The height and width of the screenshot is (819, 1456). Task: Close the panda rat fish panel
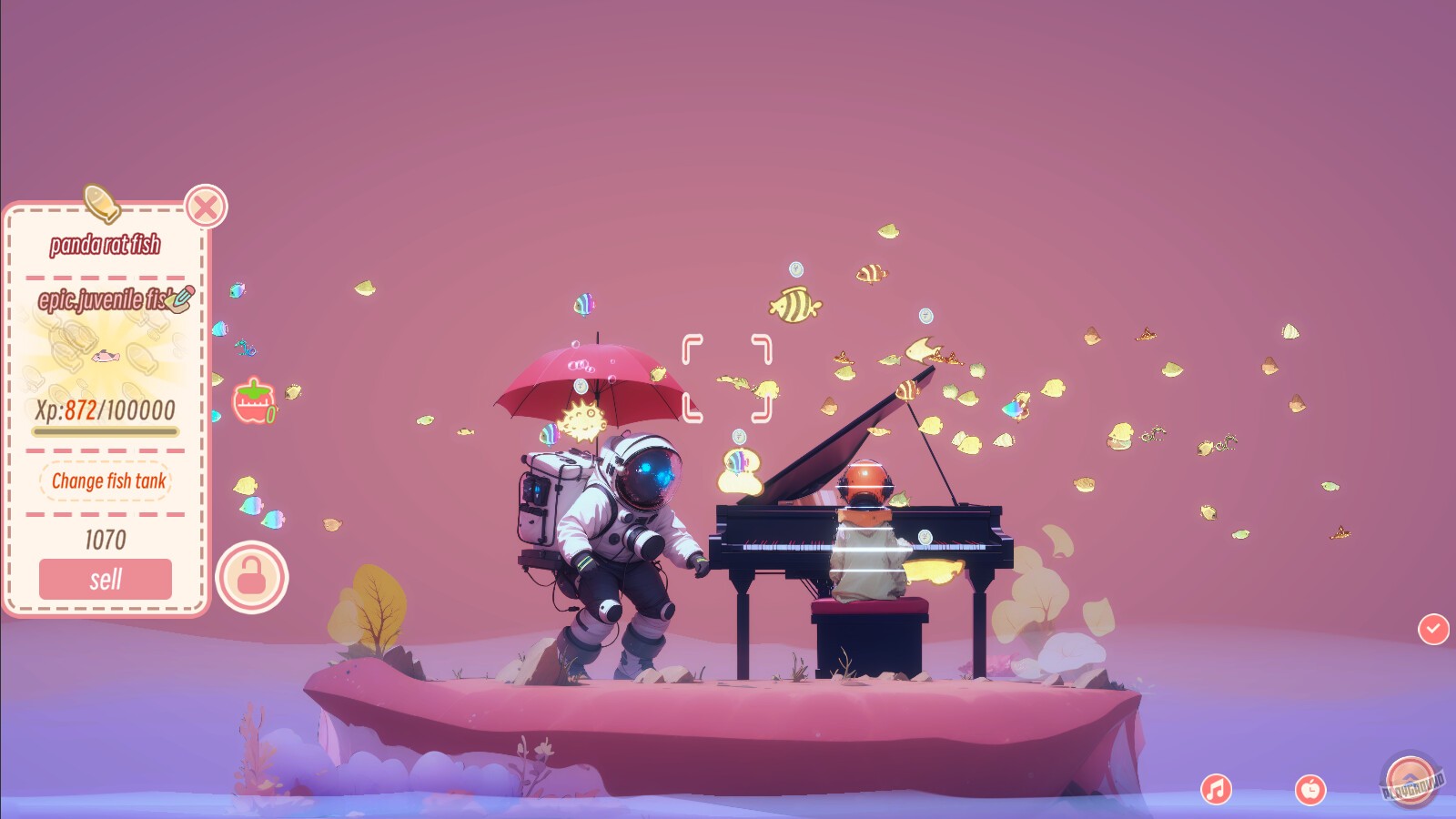point(205,207)
